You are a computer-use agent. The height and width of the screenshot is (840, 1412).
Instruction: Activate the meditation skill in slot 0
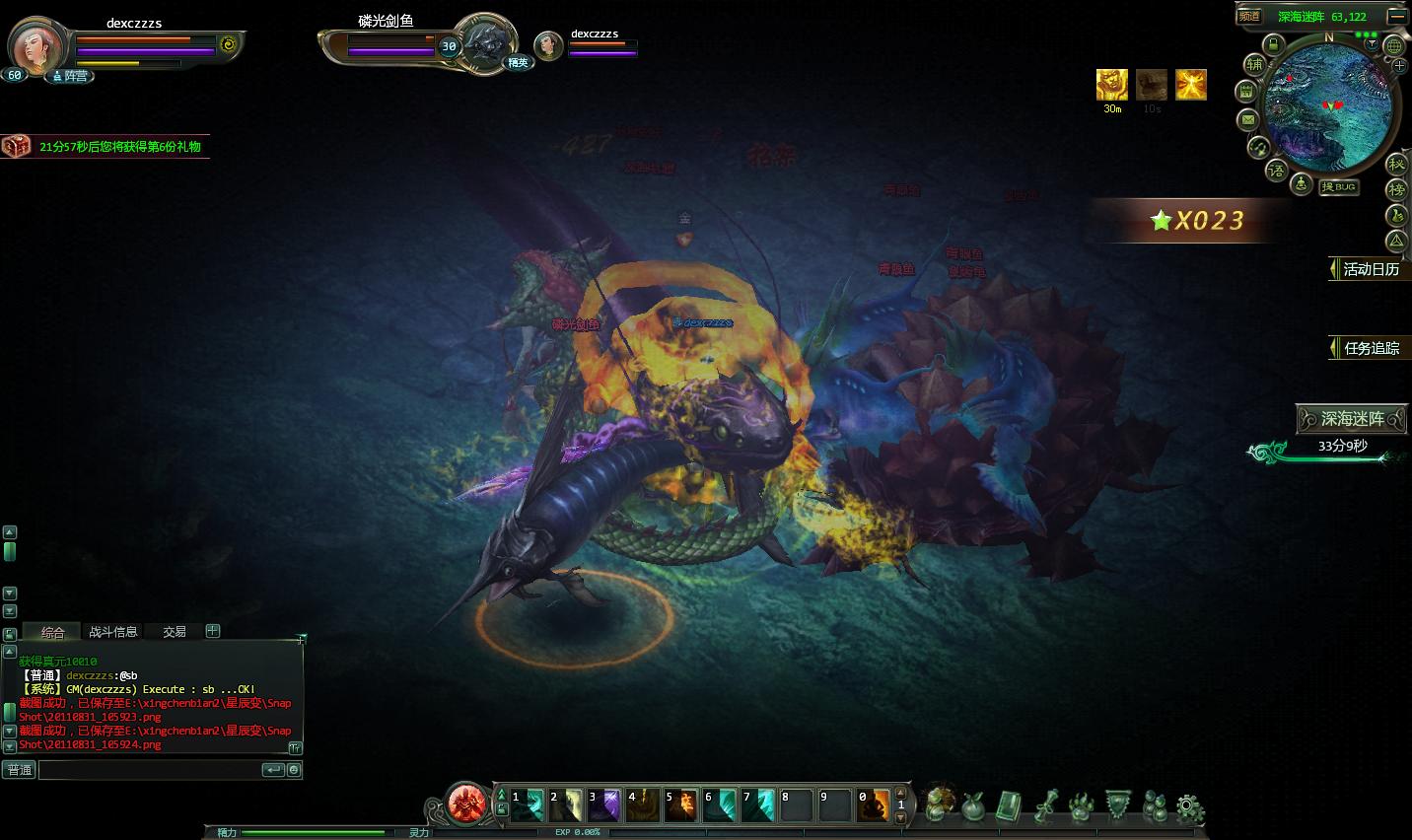pyautogui.click(x=874, y=805)
